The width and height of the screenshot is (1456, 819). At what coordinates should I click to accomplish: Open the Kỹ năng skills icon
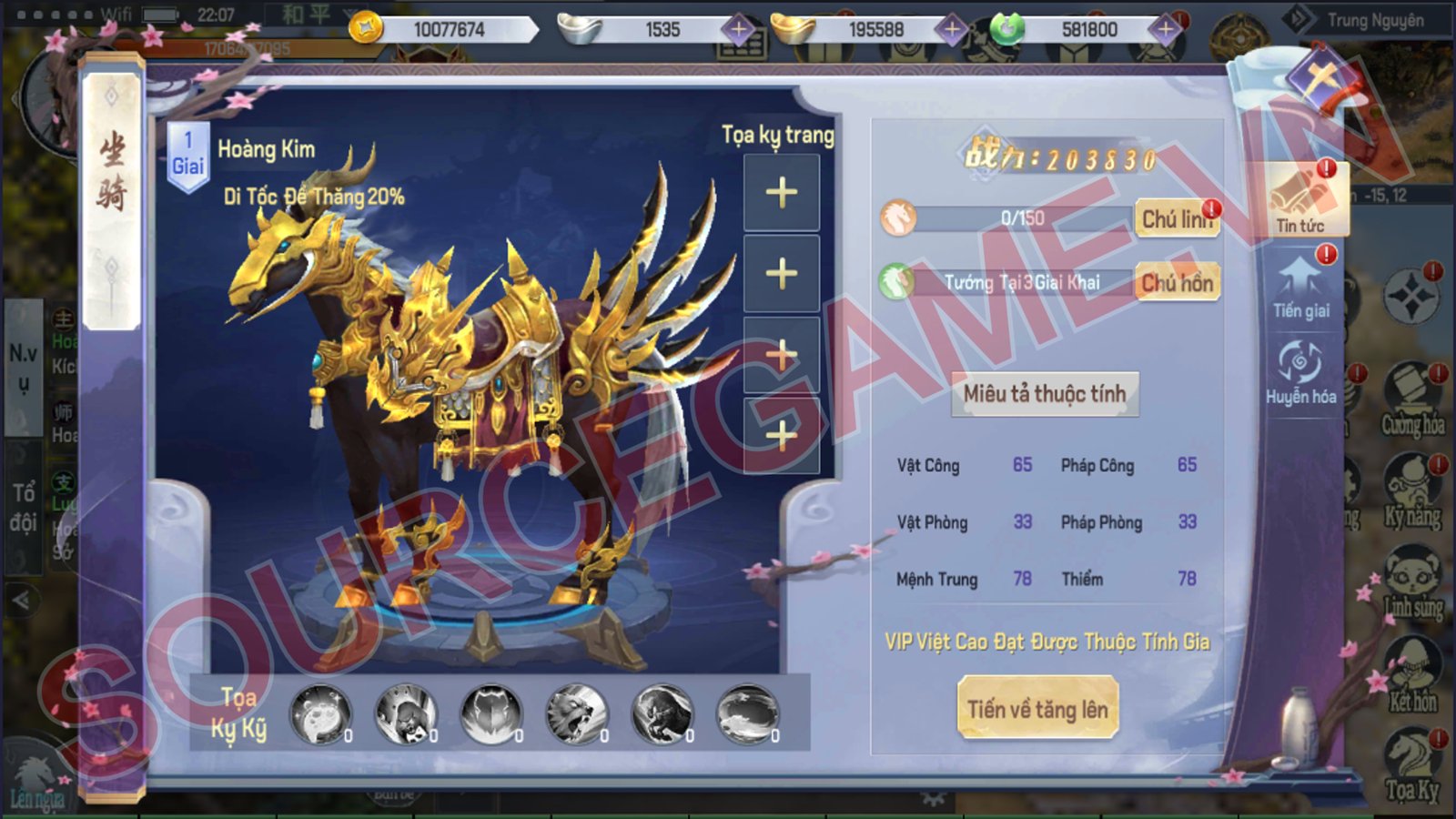click(1411, 491)
